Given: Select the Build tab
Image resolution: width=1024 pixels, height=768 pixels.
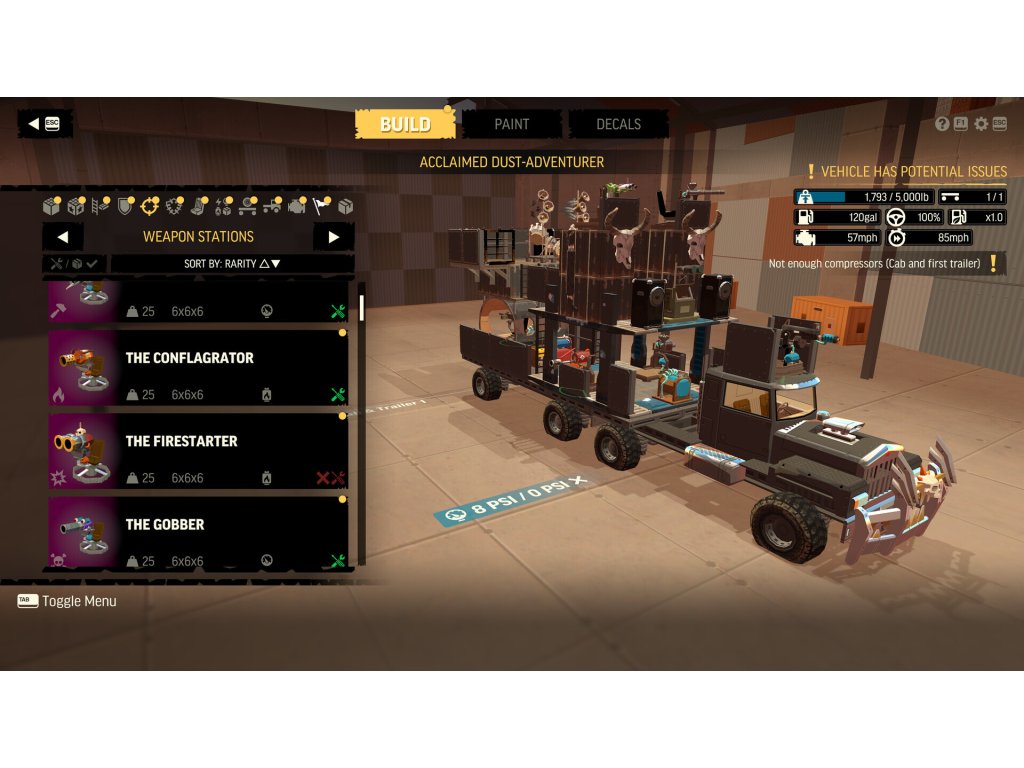Looking at the screenshot, I should click(405, 124).
